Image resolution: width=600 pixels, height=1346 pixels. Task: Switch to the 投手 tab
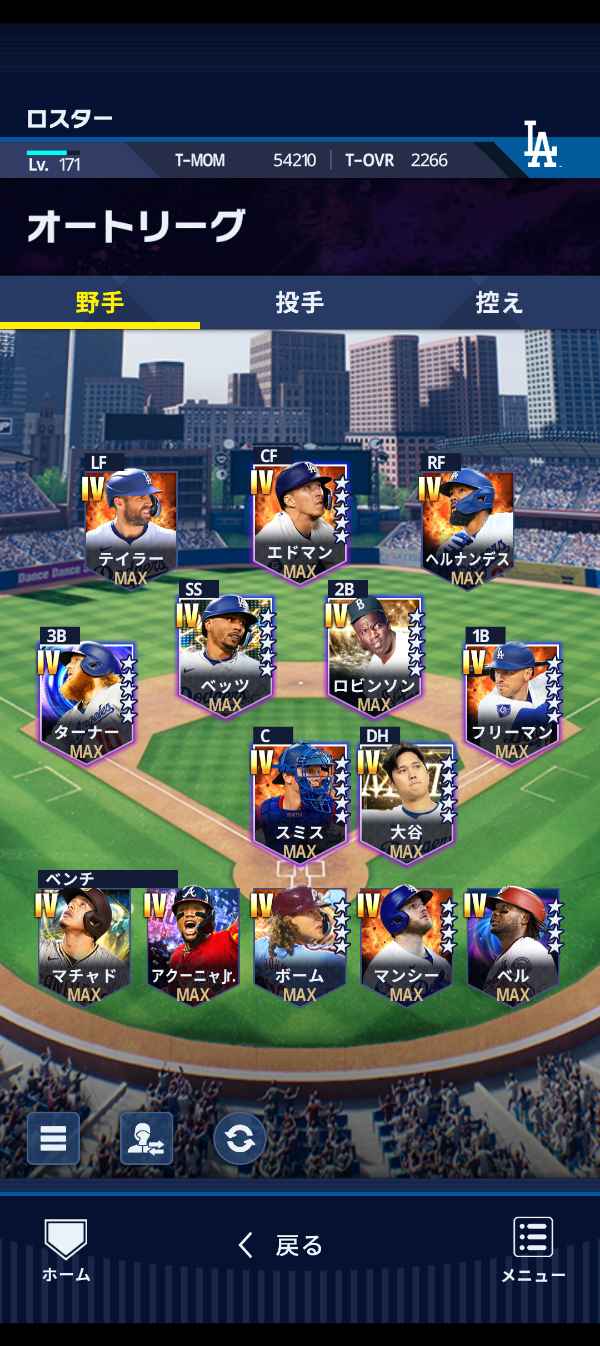[x=299, y=302]
